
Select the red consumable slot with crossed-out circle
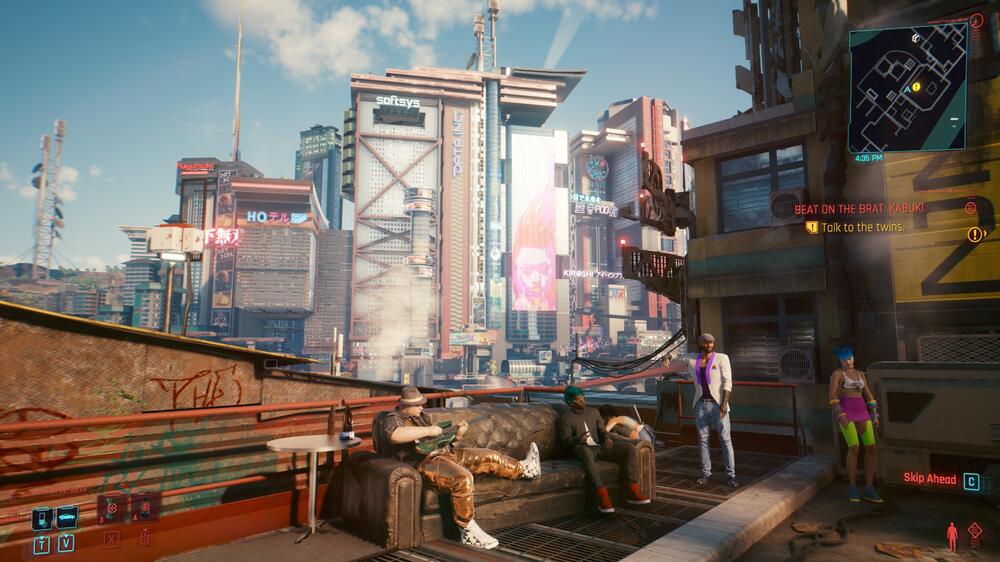pos(112,507)
